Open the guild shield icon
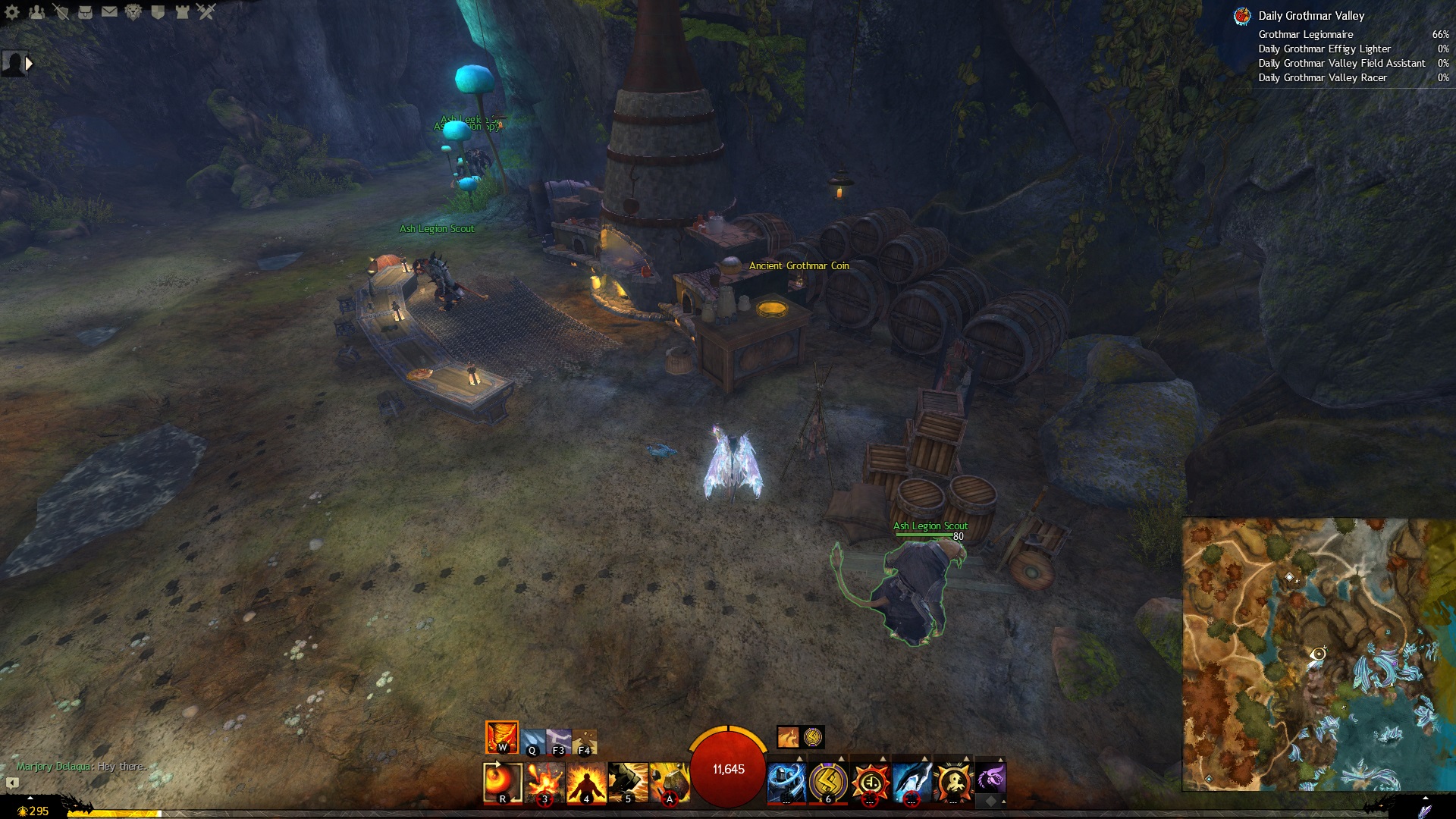Image resolution: width=1456 pixels, height=819 pixels. tap(158, 11)
